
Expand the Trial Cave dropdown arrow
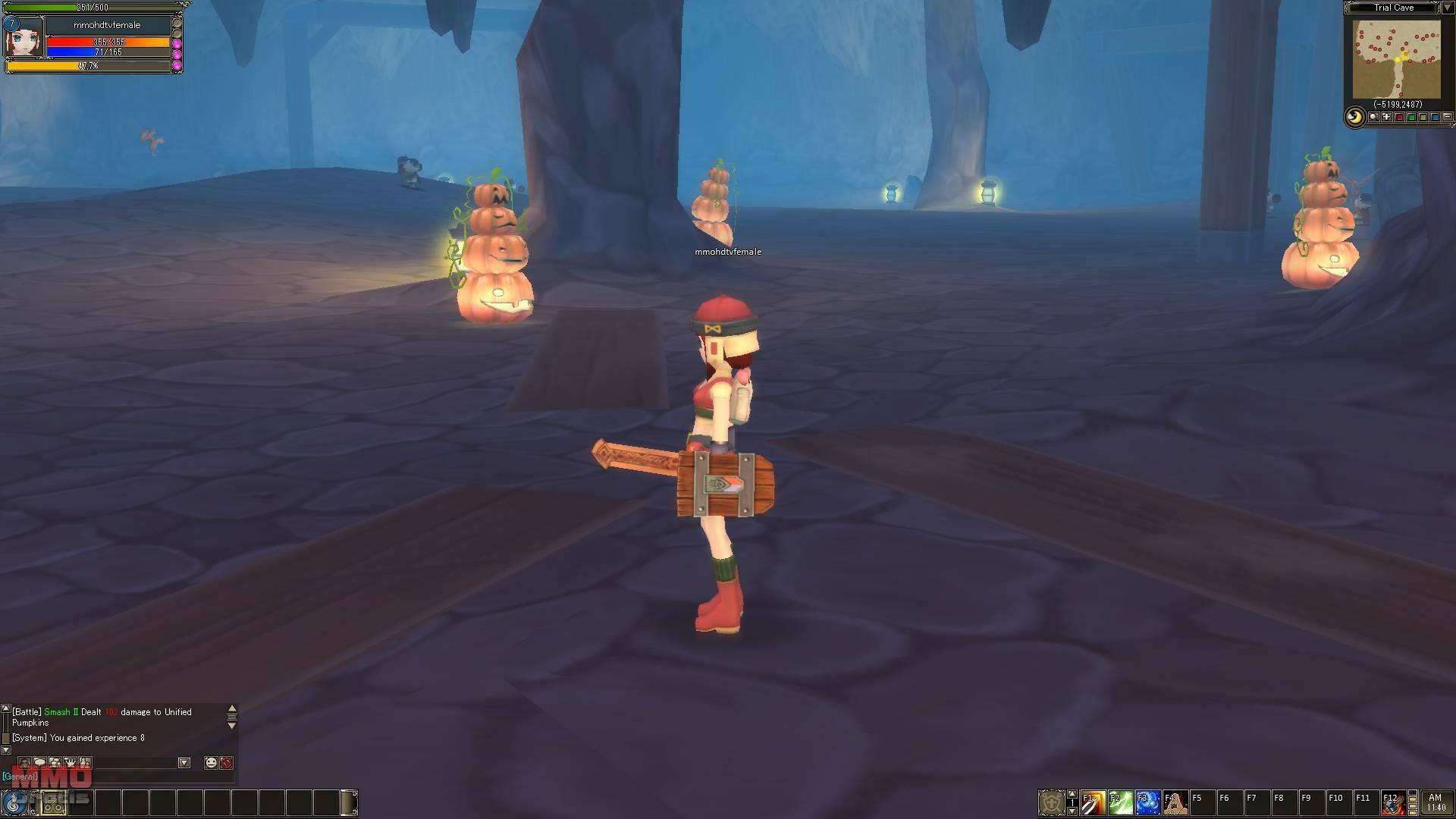pos(1447,8)
